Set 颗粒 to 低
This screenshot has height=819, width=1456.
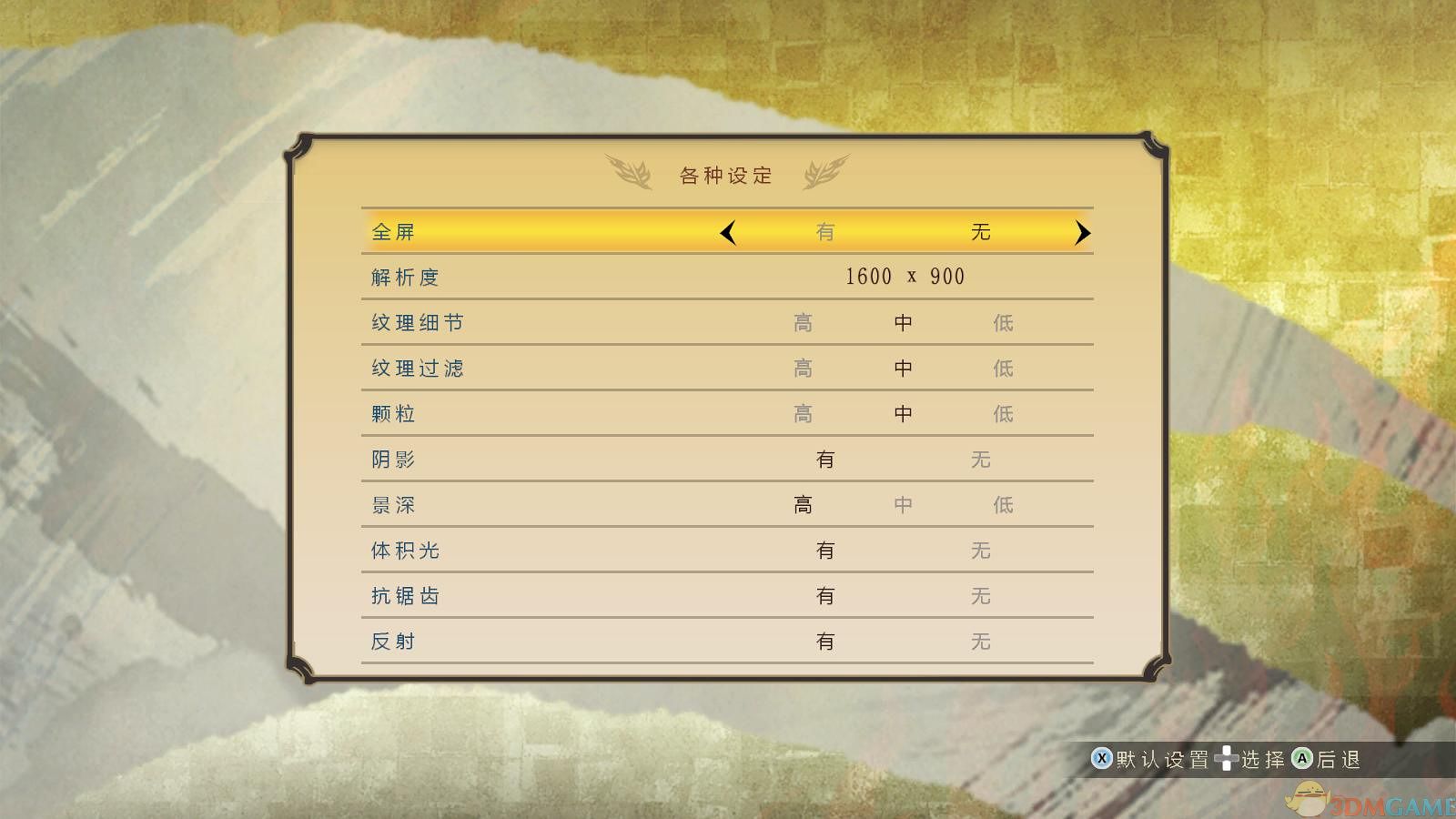coord(1003,413)
